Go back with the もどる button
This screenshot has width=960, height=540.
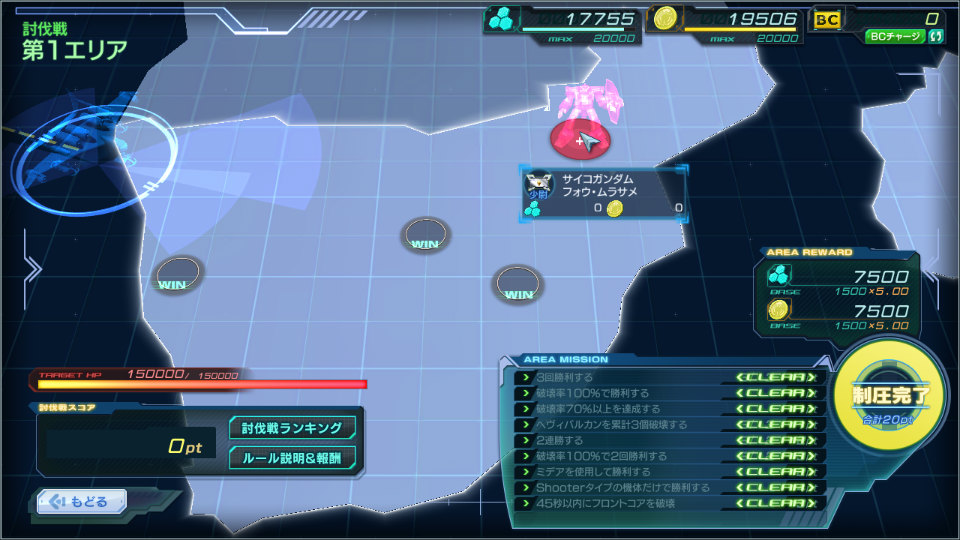click(82, 502)
